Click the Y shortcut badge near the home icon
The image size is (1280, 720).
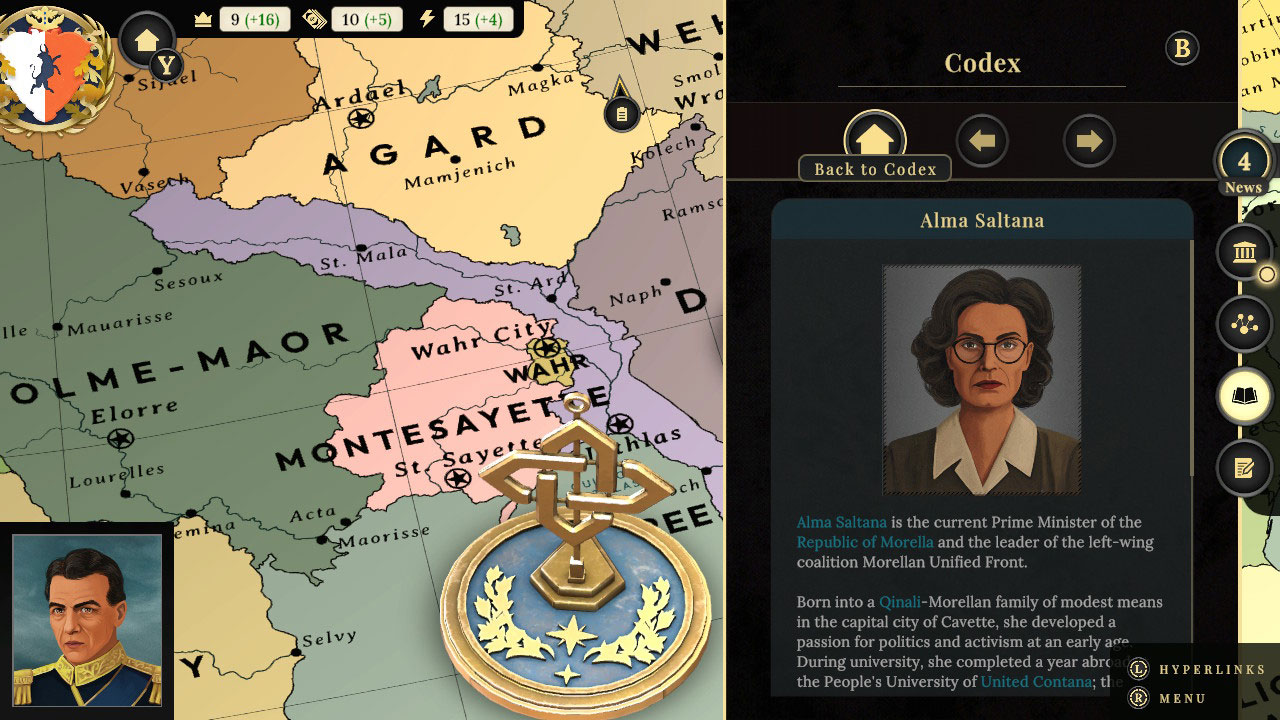point(168,64)
